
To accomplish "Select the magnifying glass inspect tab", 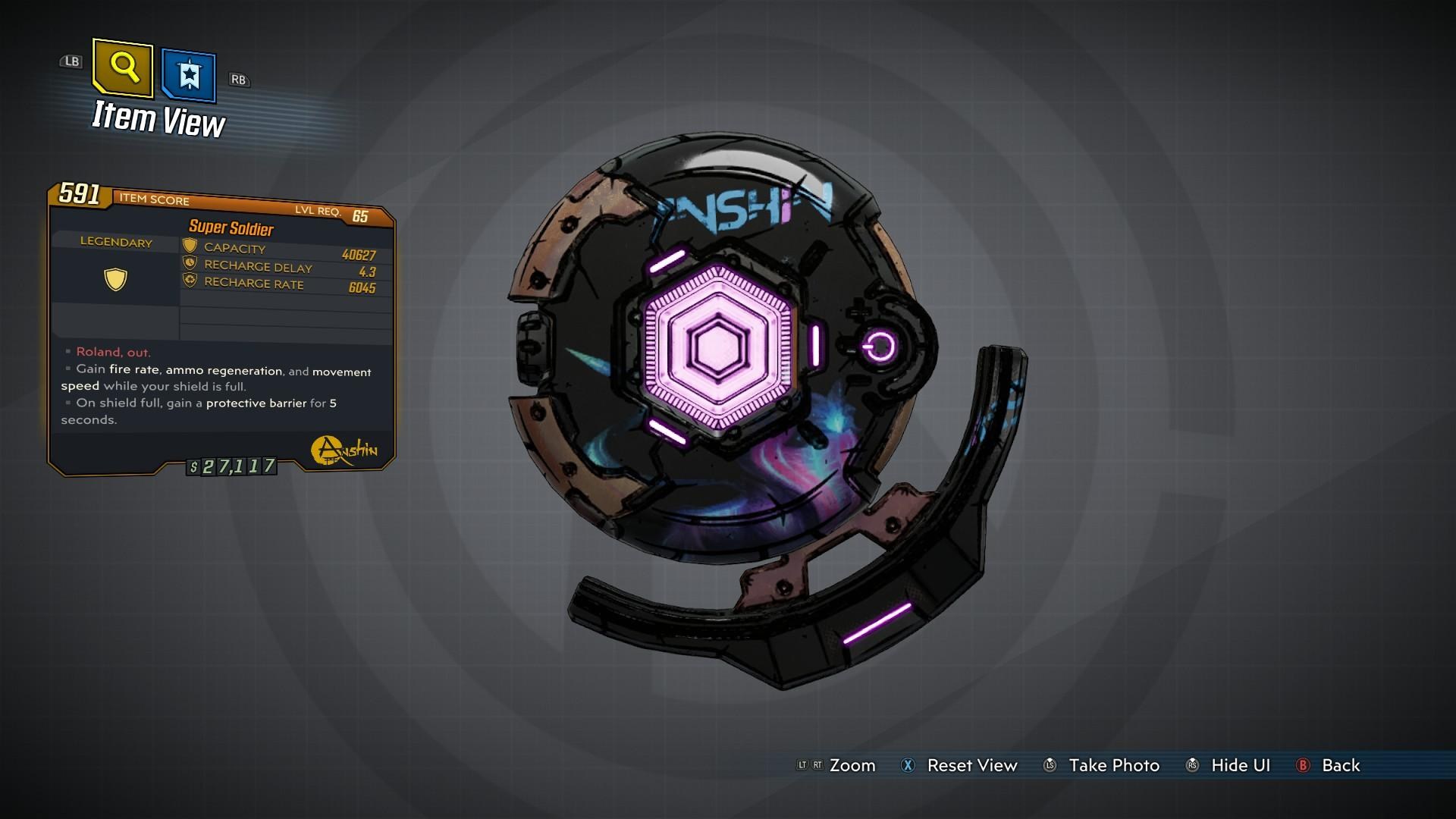I will tap(123, 68).
